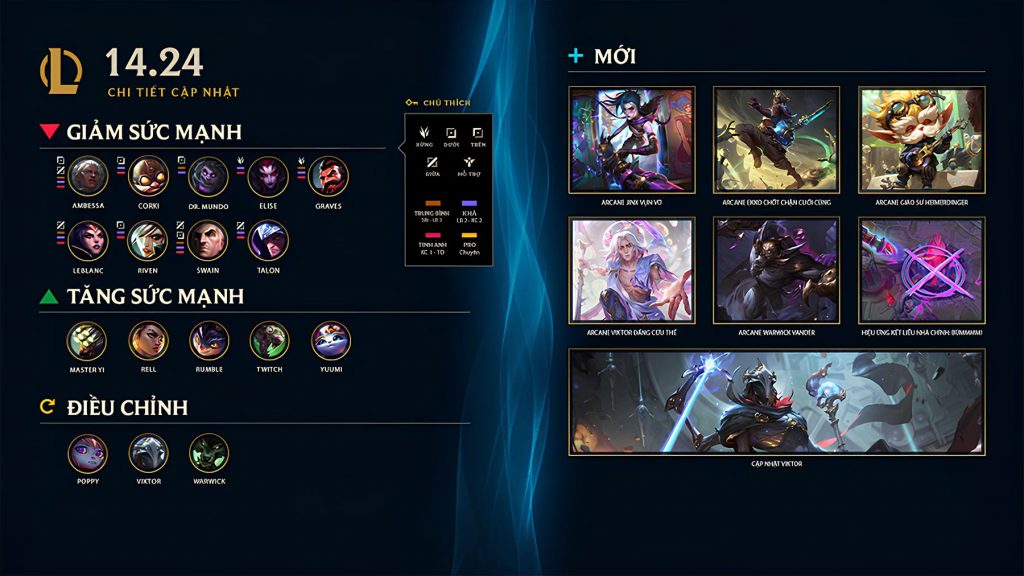The width and height of the screenshot is (1024, 576).
Task: Open the Viktor update banner image
Action: click(x=776, y=401)
